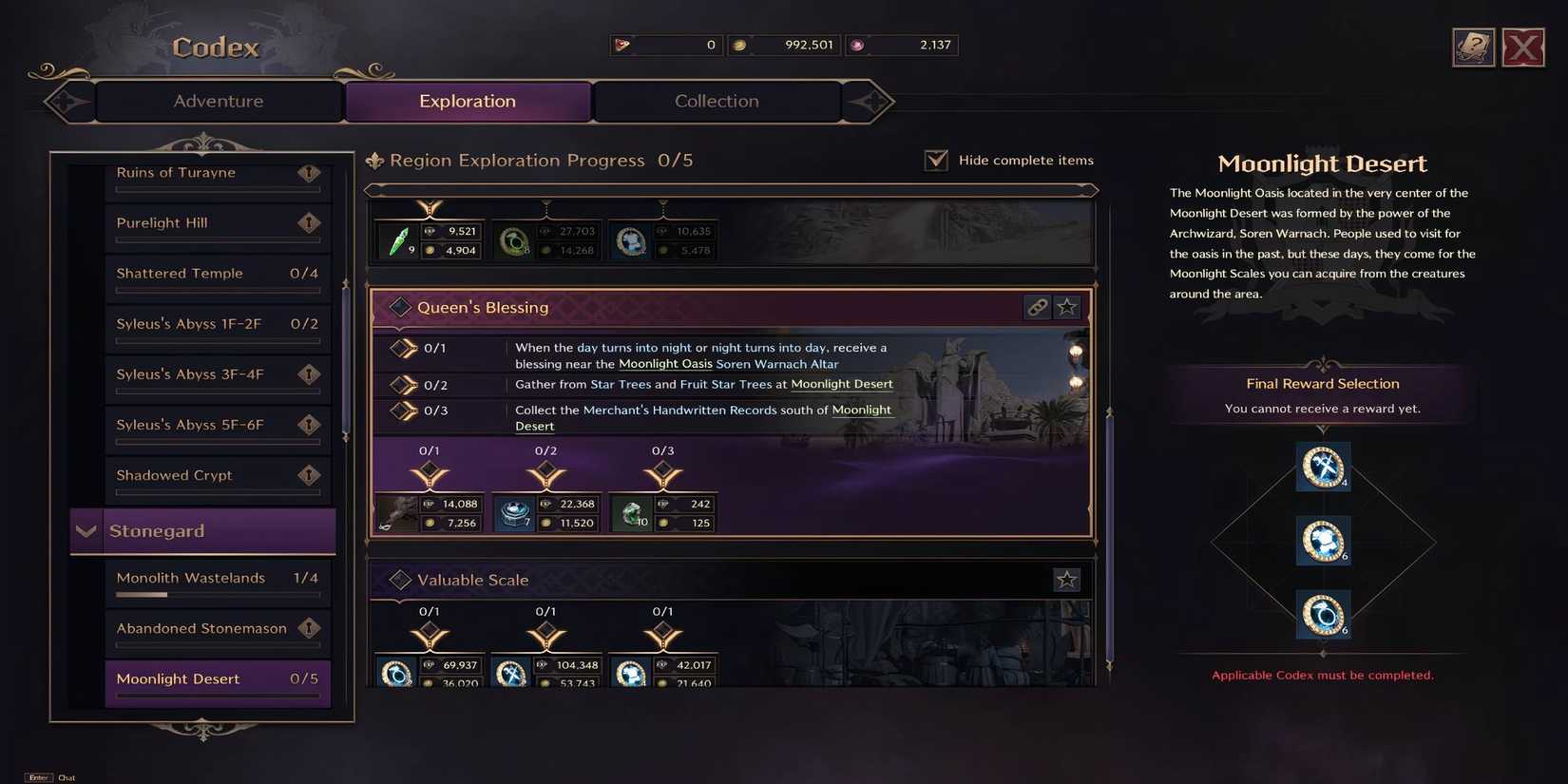Select the topmost reward icon under Final Reward Selection
This screenshot has width=1568, height=784.
tap(1323, 467)
